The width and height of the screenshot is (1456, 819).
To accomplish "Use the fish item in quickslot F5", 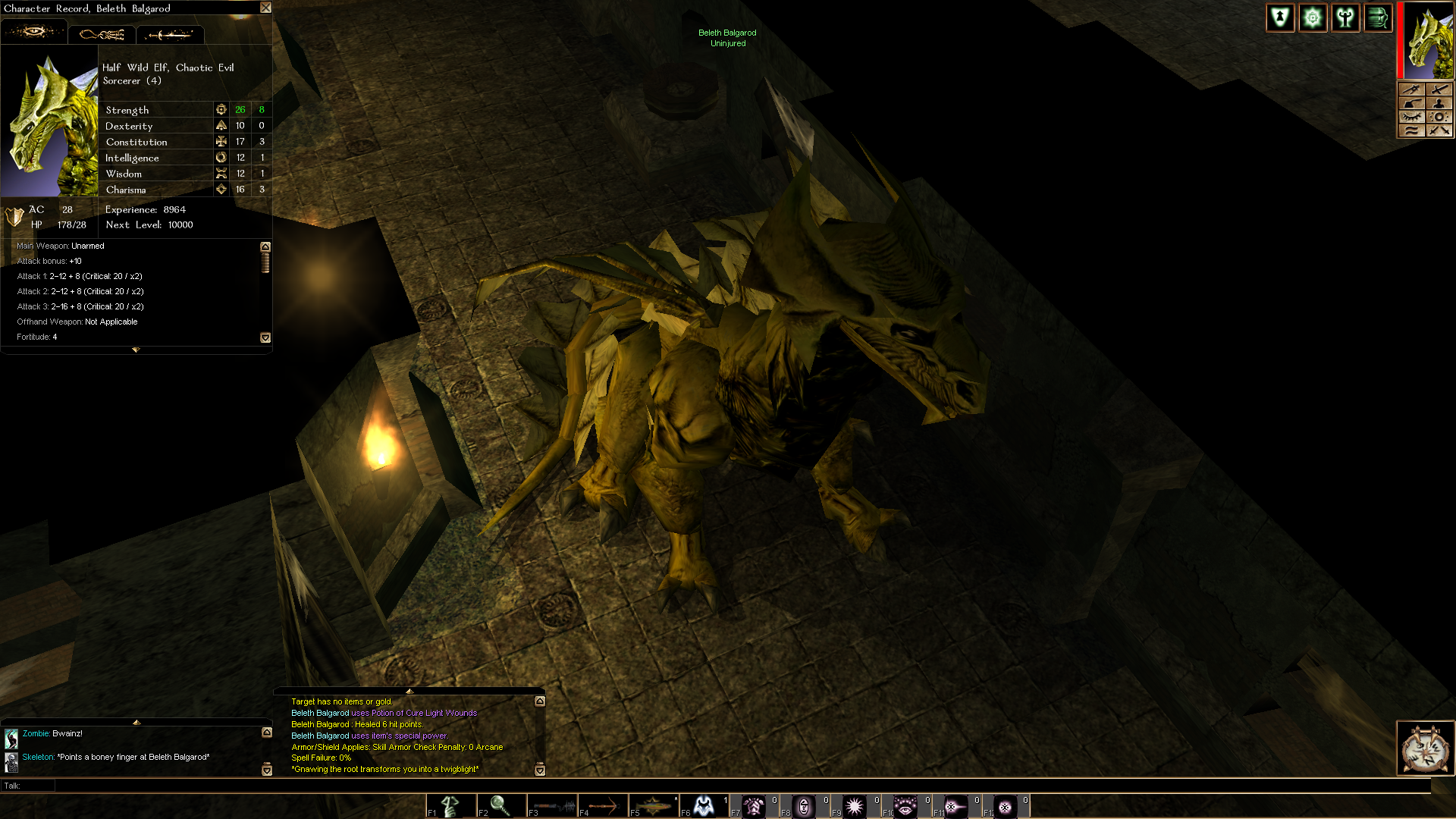I will (654, 806).
